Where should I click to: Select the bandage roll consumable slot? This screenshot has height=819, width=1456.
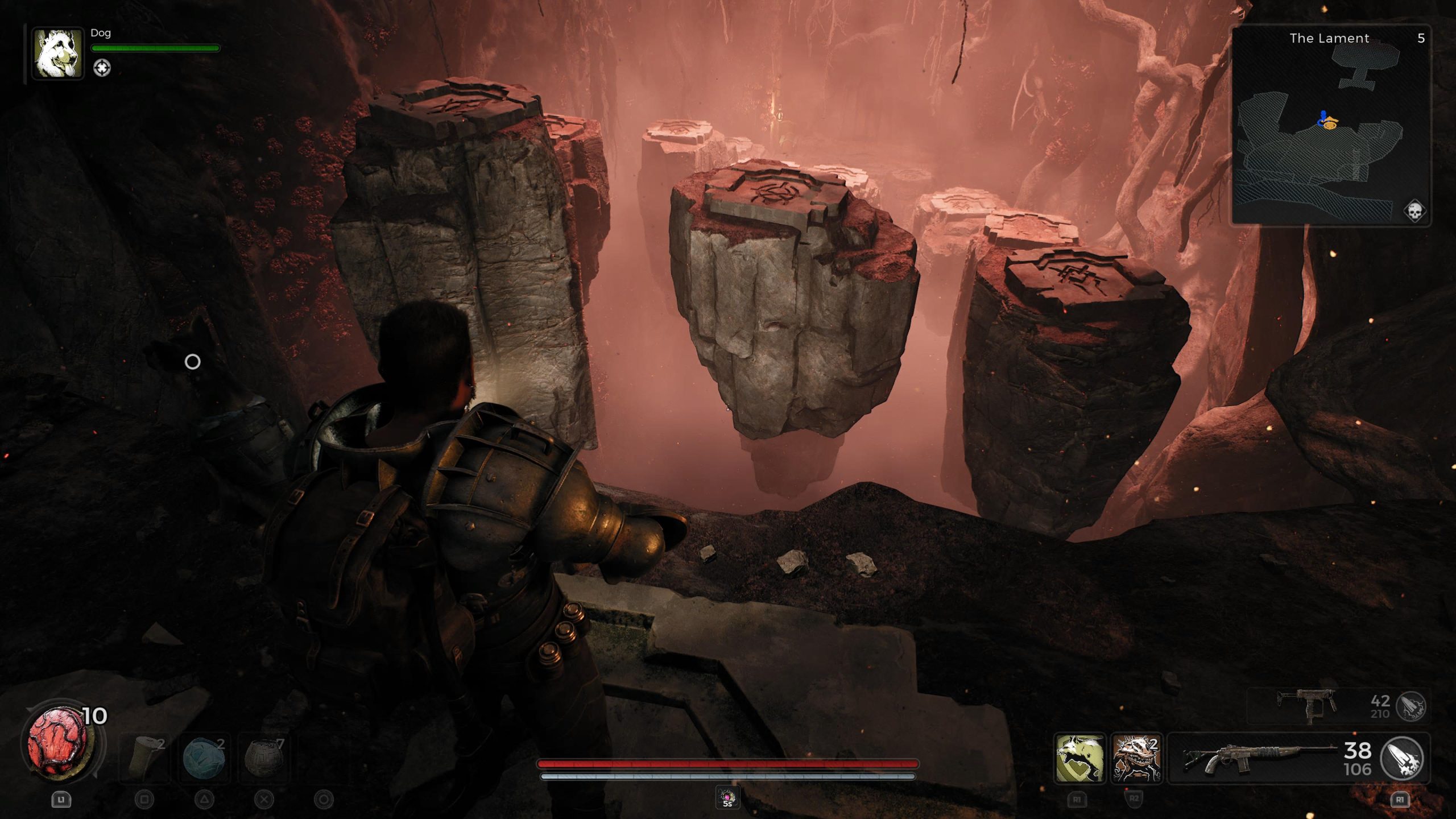point(144,757)
